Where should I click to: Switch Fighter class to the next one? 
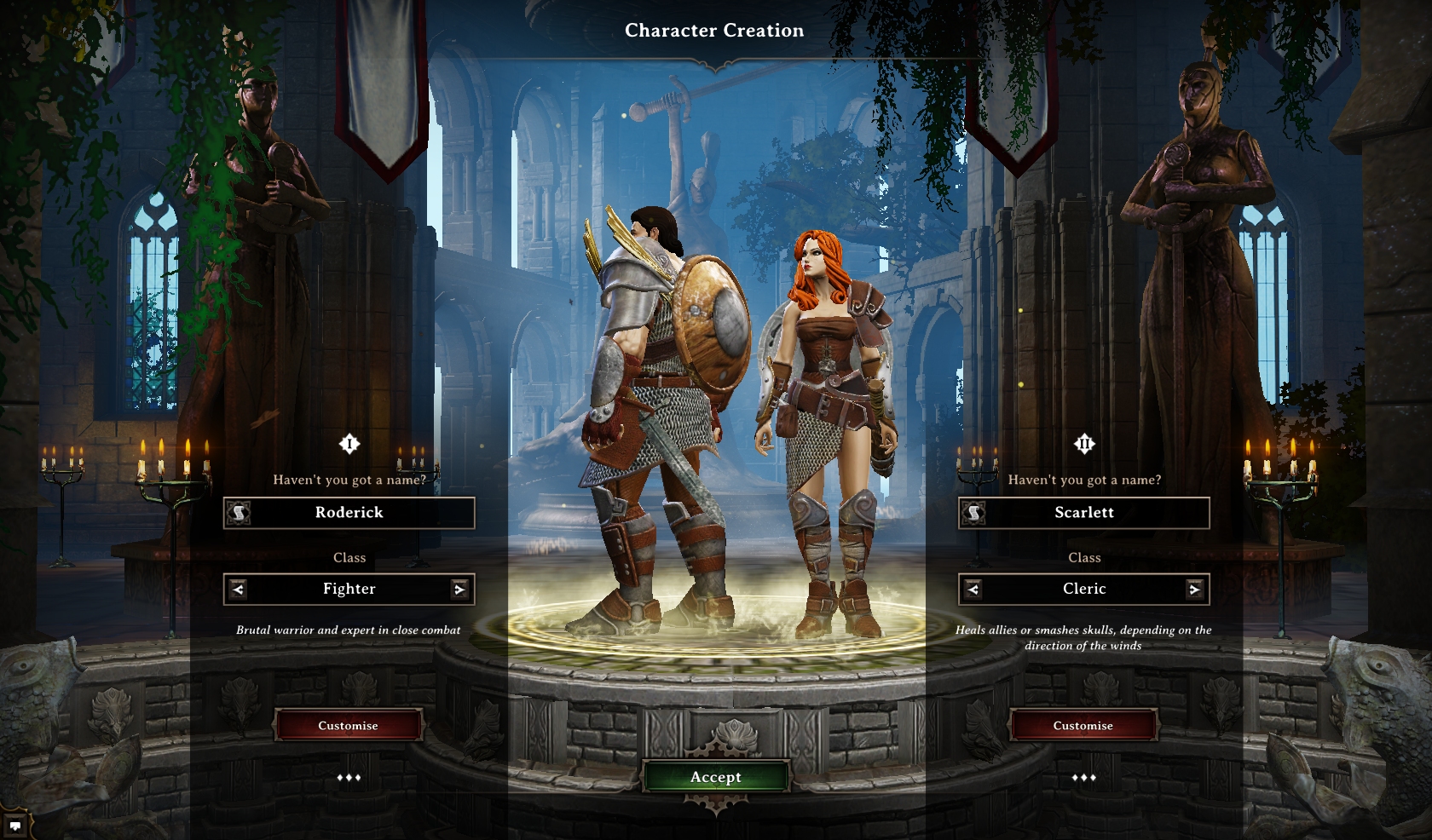tap(460, 589)
